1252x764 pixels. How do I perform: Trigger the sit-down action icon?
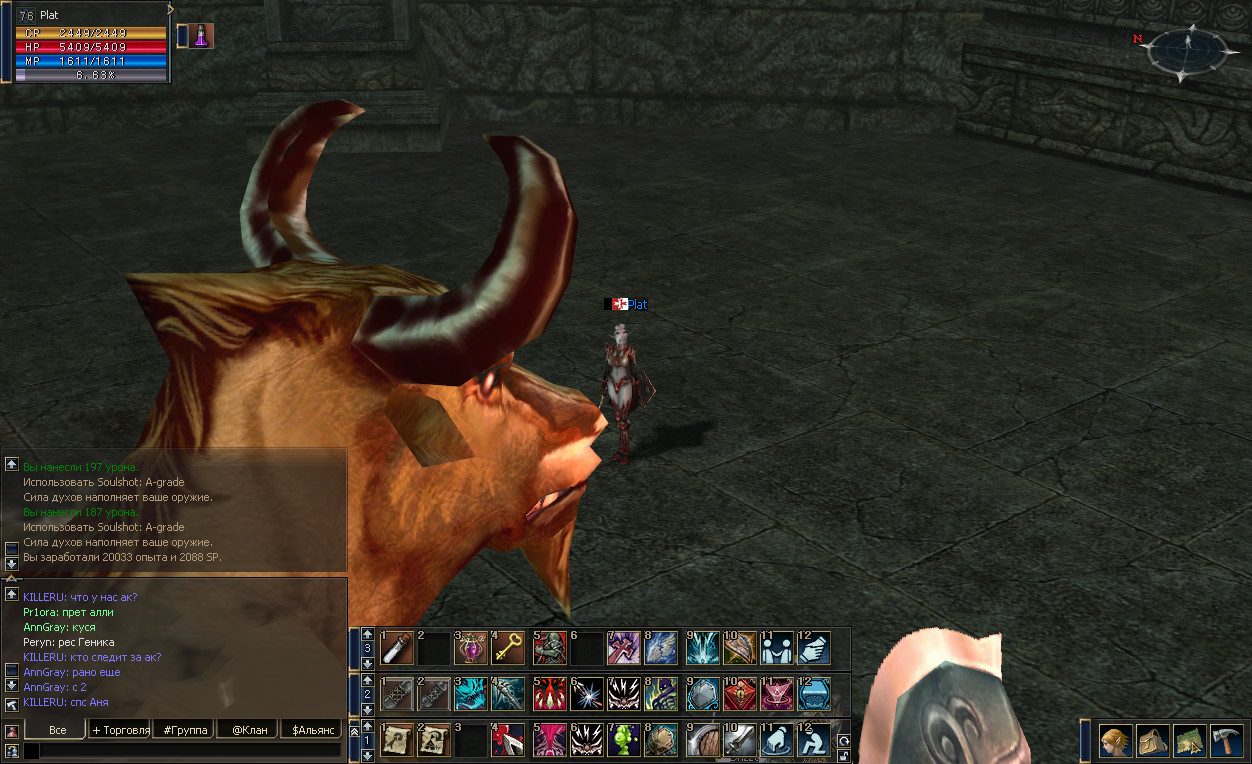pyautogui.click(x=814, y=740)
